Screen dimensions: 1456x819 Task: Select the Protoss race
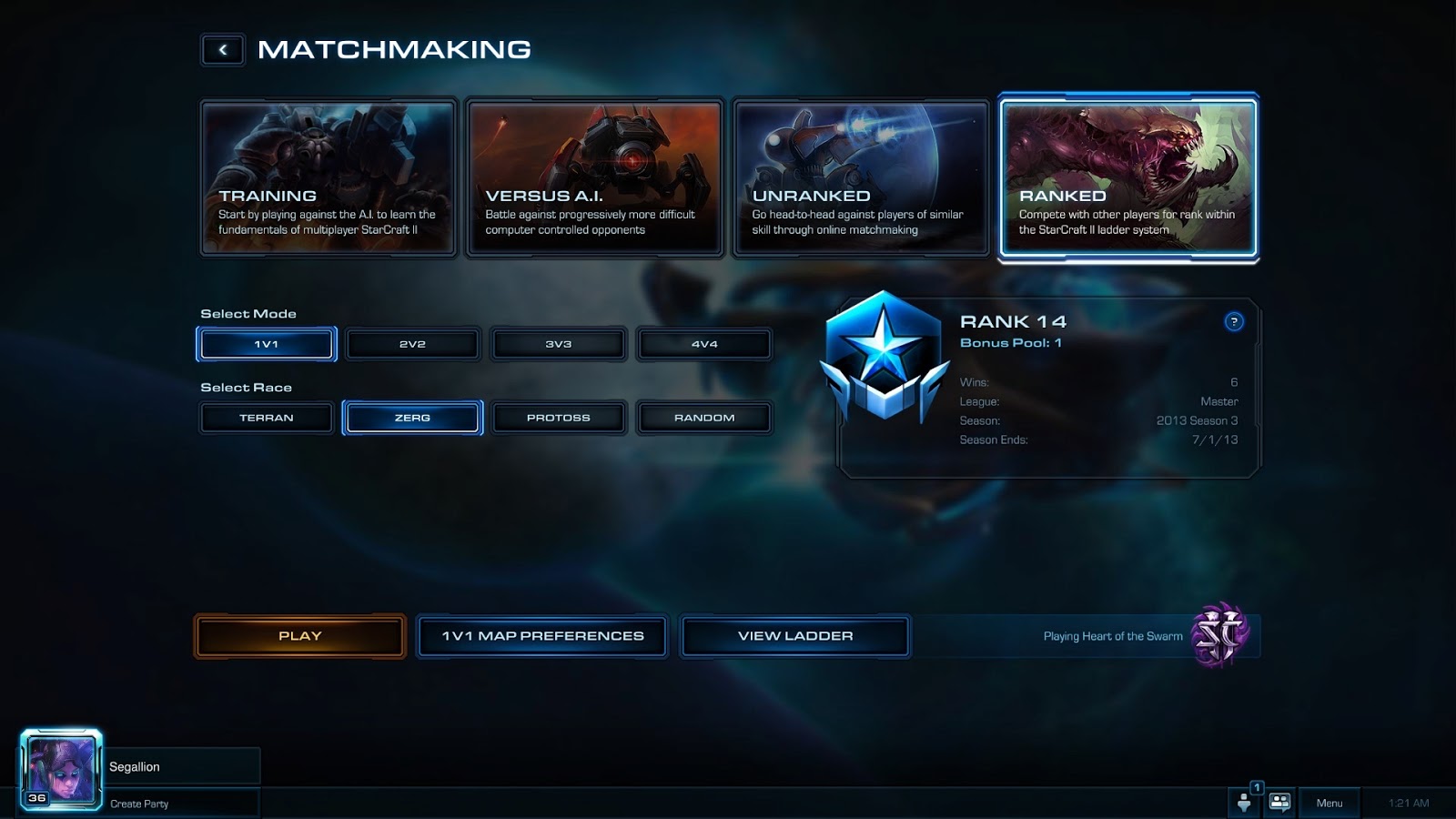pos(558,418)
